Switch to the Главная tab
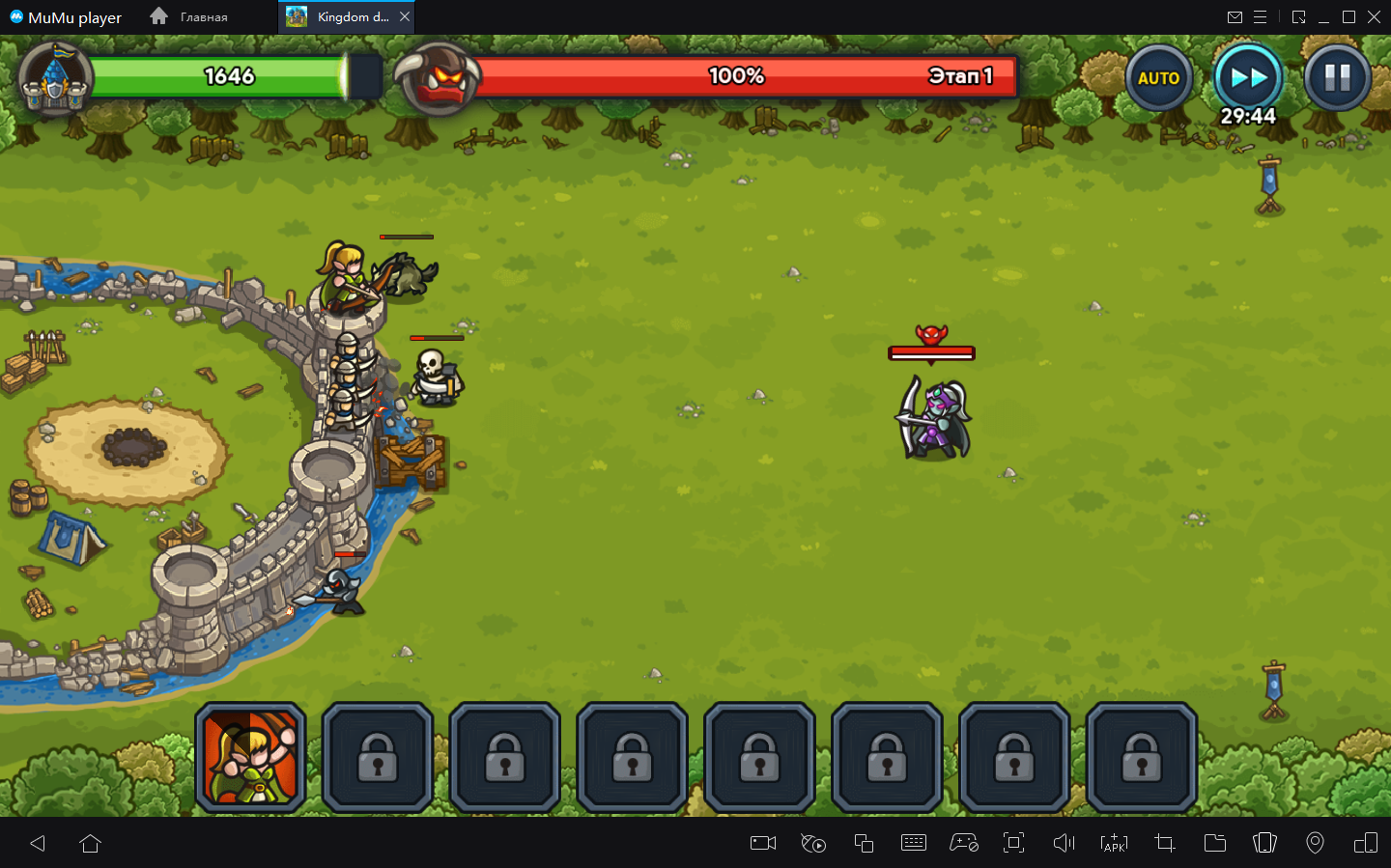 pyautogui.click(x=190, y=17)
